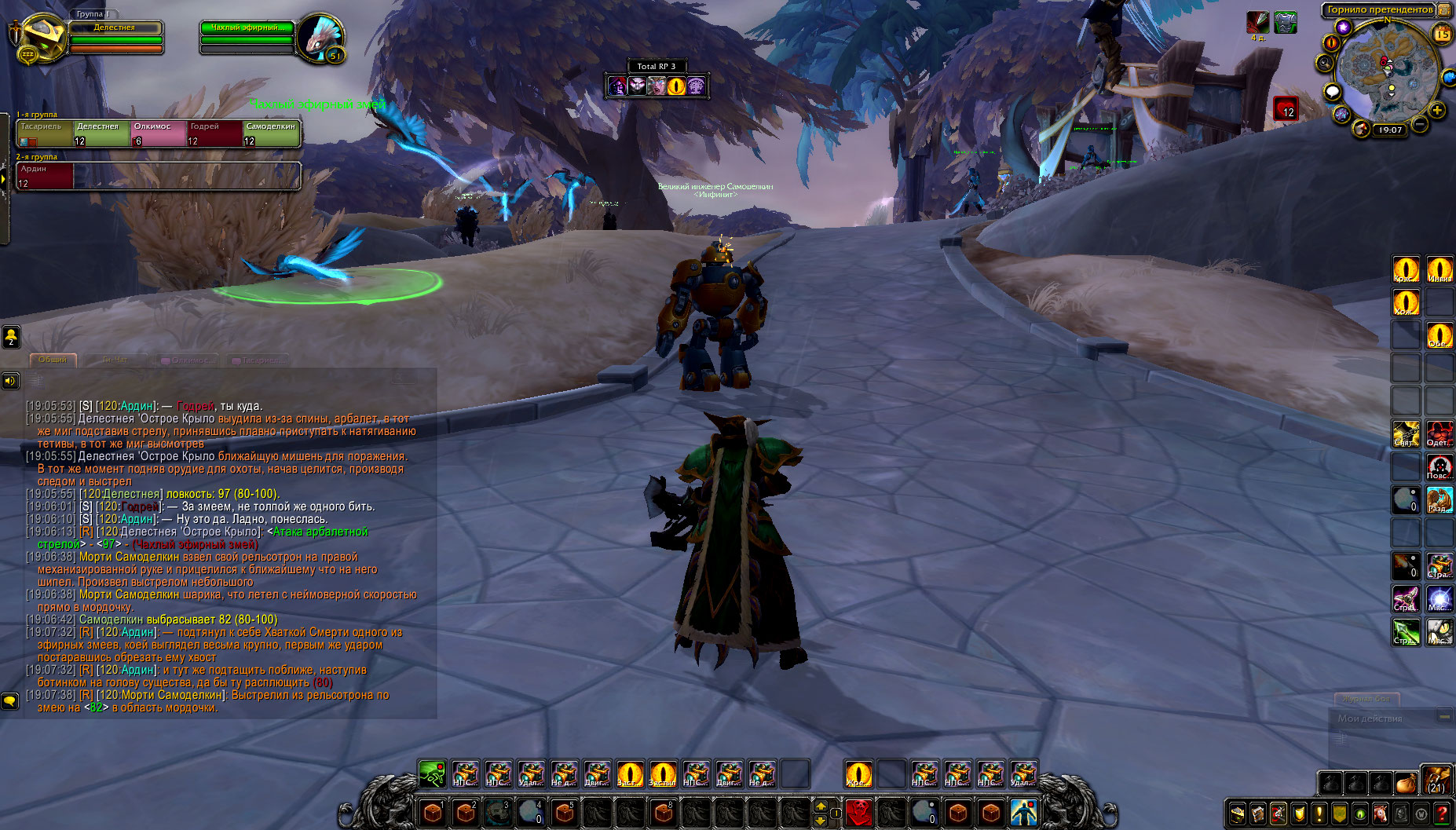Switch action bar page with up arrow

(x=821, y=806)
